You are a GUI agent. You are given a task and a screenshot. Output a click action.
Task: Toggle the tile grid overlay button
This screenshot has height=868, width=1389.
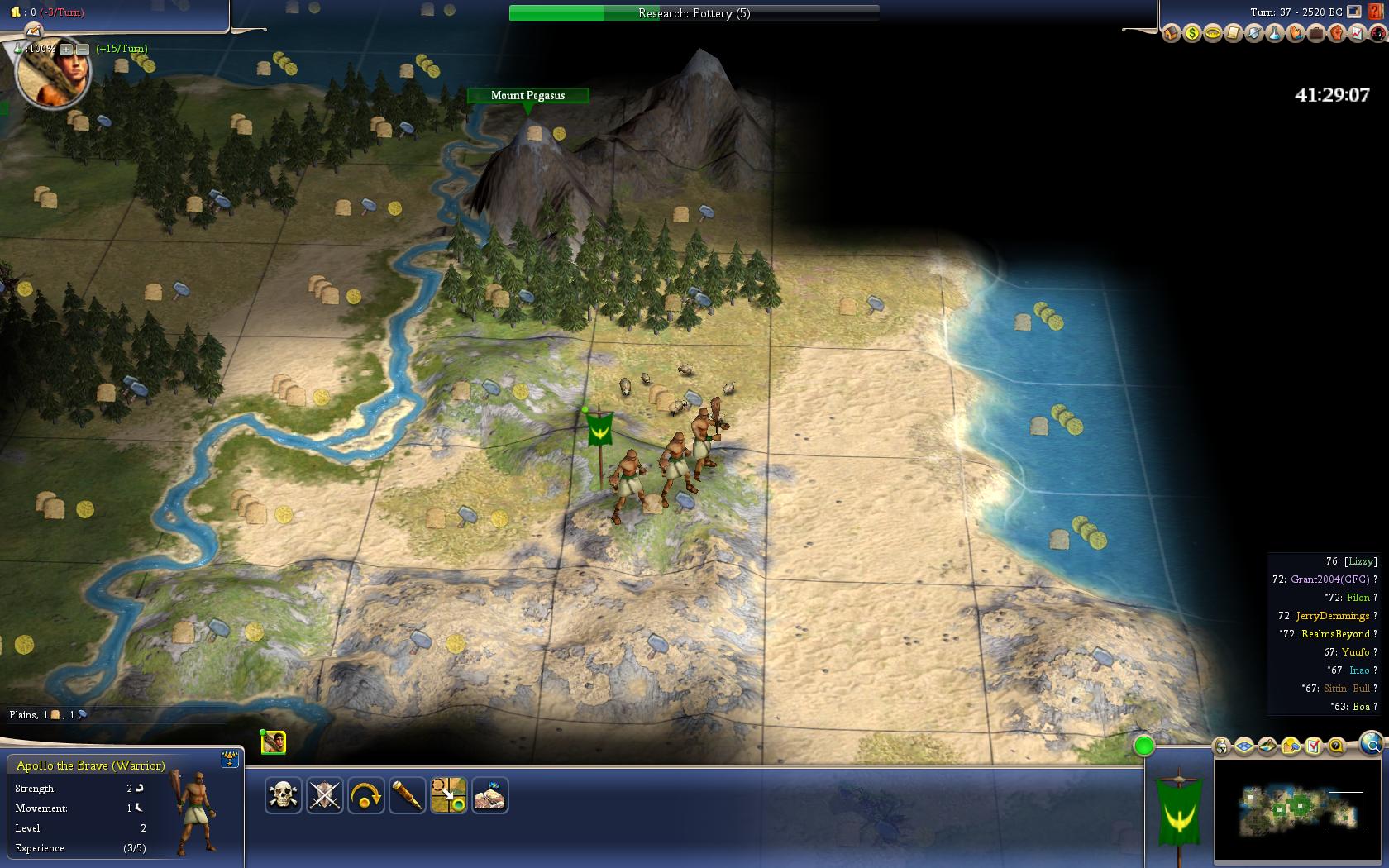click(x=1244, y=746)
